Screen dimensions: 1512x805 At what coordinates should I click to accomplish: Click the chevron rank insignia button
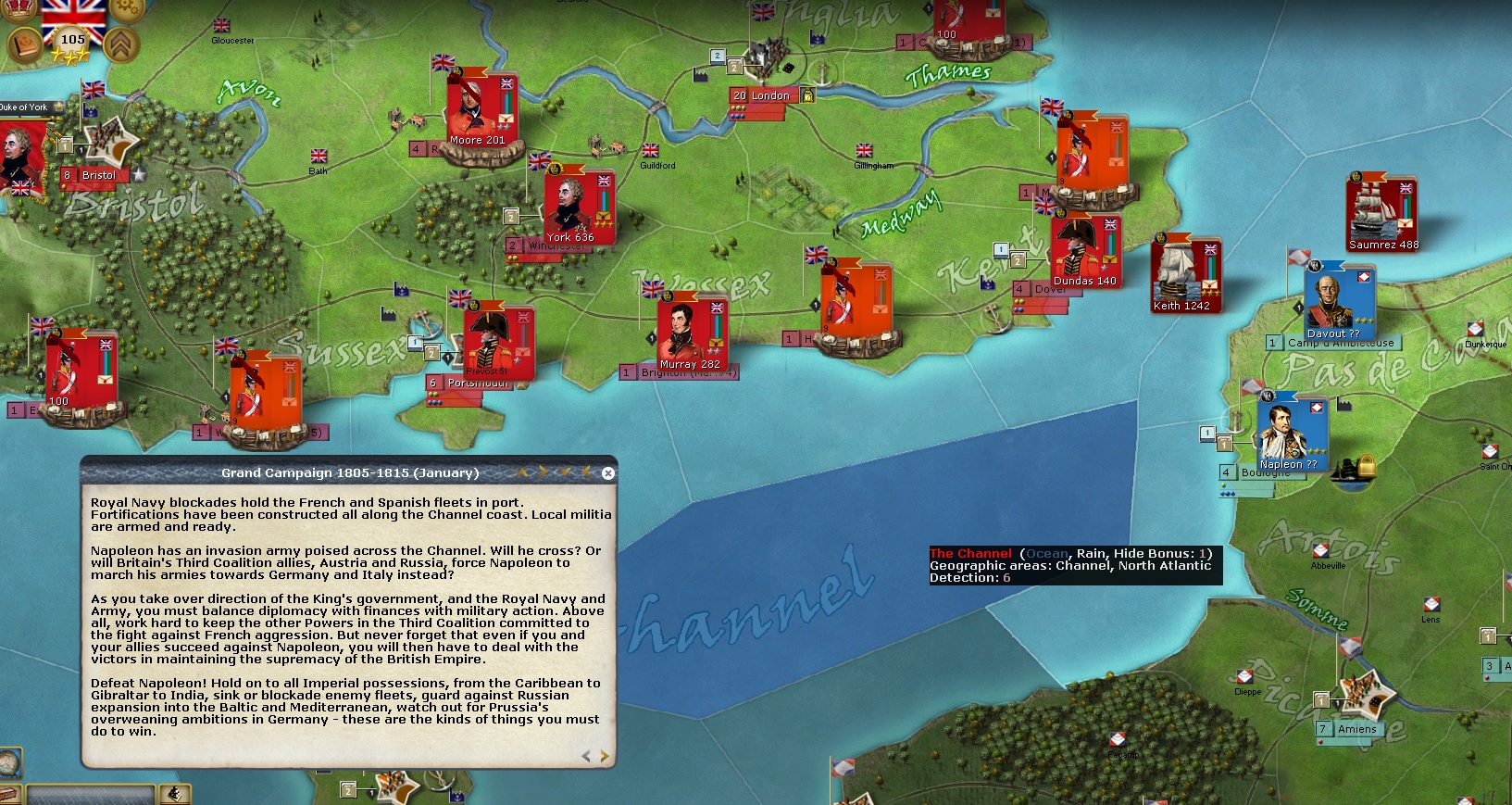pyautogui.click(x=121, y=44)
